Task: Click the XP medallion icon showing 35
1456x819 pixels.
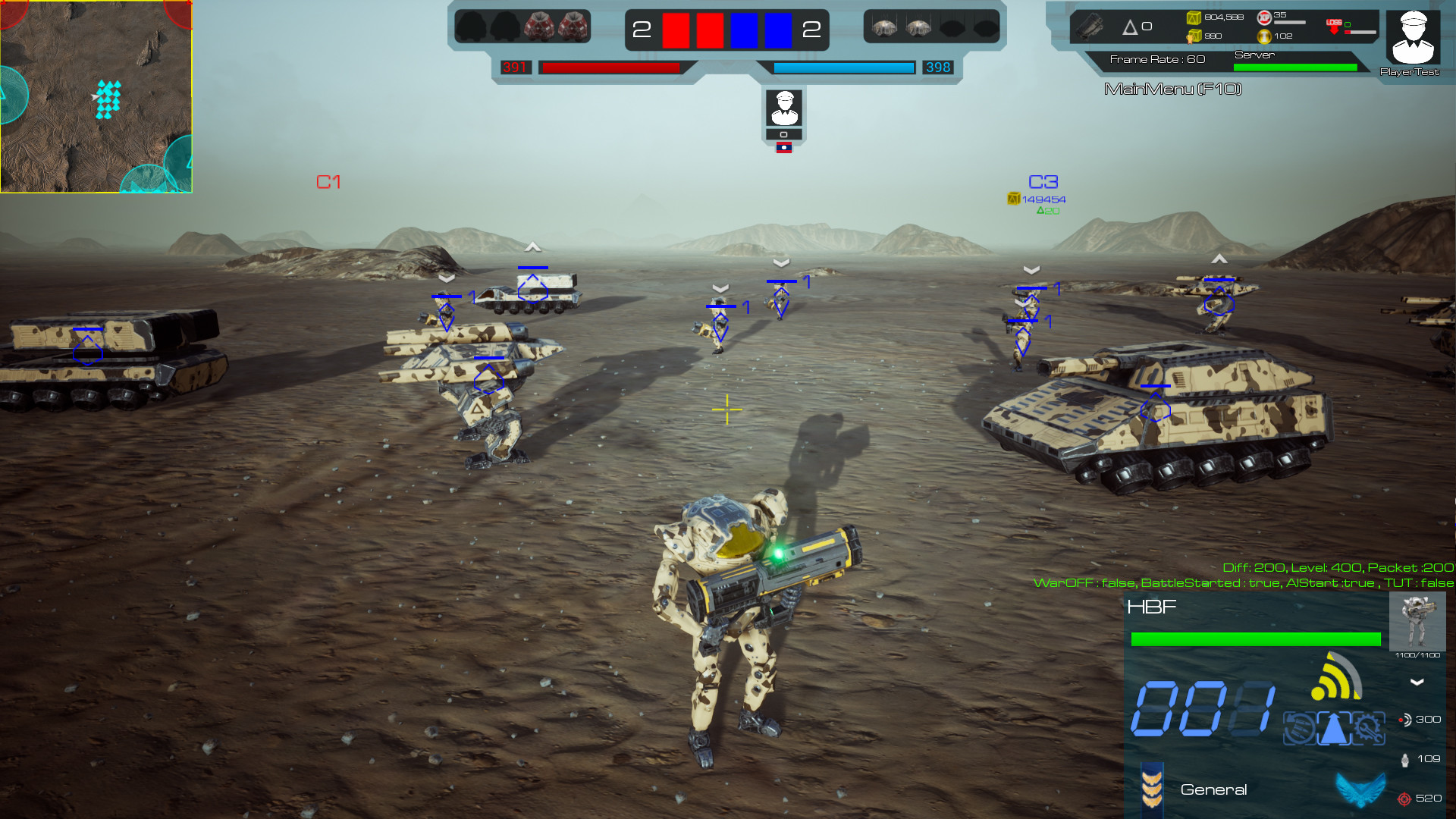Action: (x=1264, y=17)
